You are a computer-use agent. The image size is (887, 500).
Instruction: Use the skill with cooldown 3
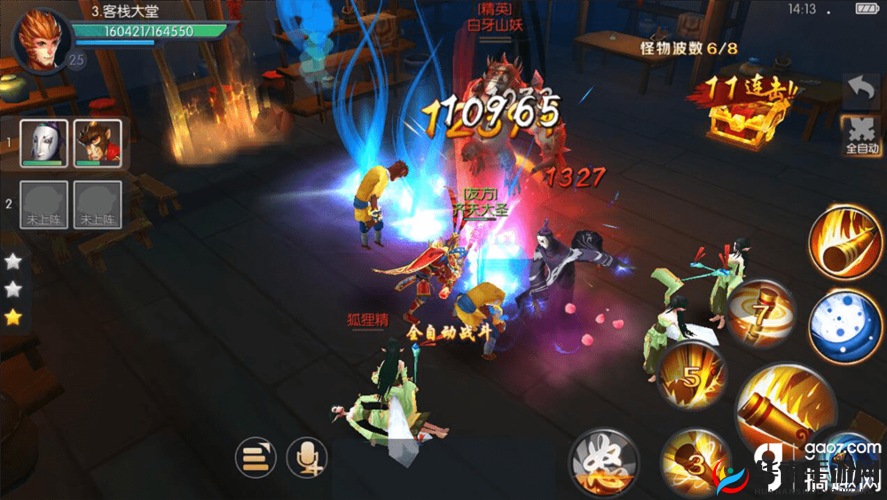point(695,461)
